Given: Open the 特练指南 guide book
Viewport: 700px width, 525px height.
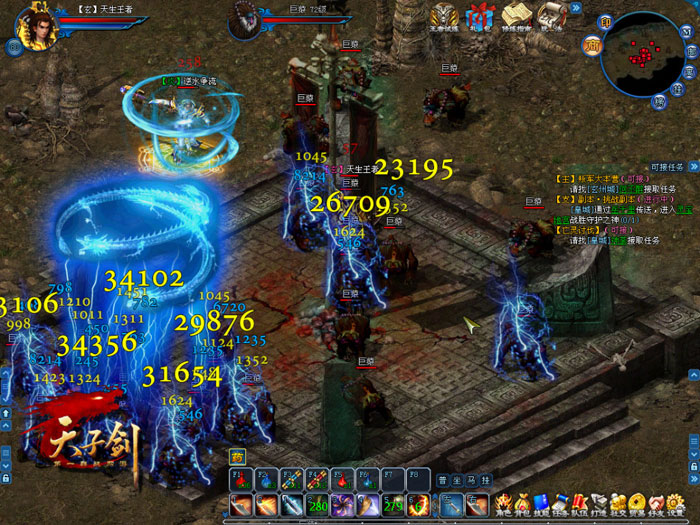Looking at the screenshot, I should pos(516,15).
